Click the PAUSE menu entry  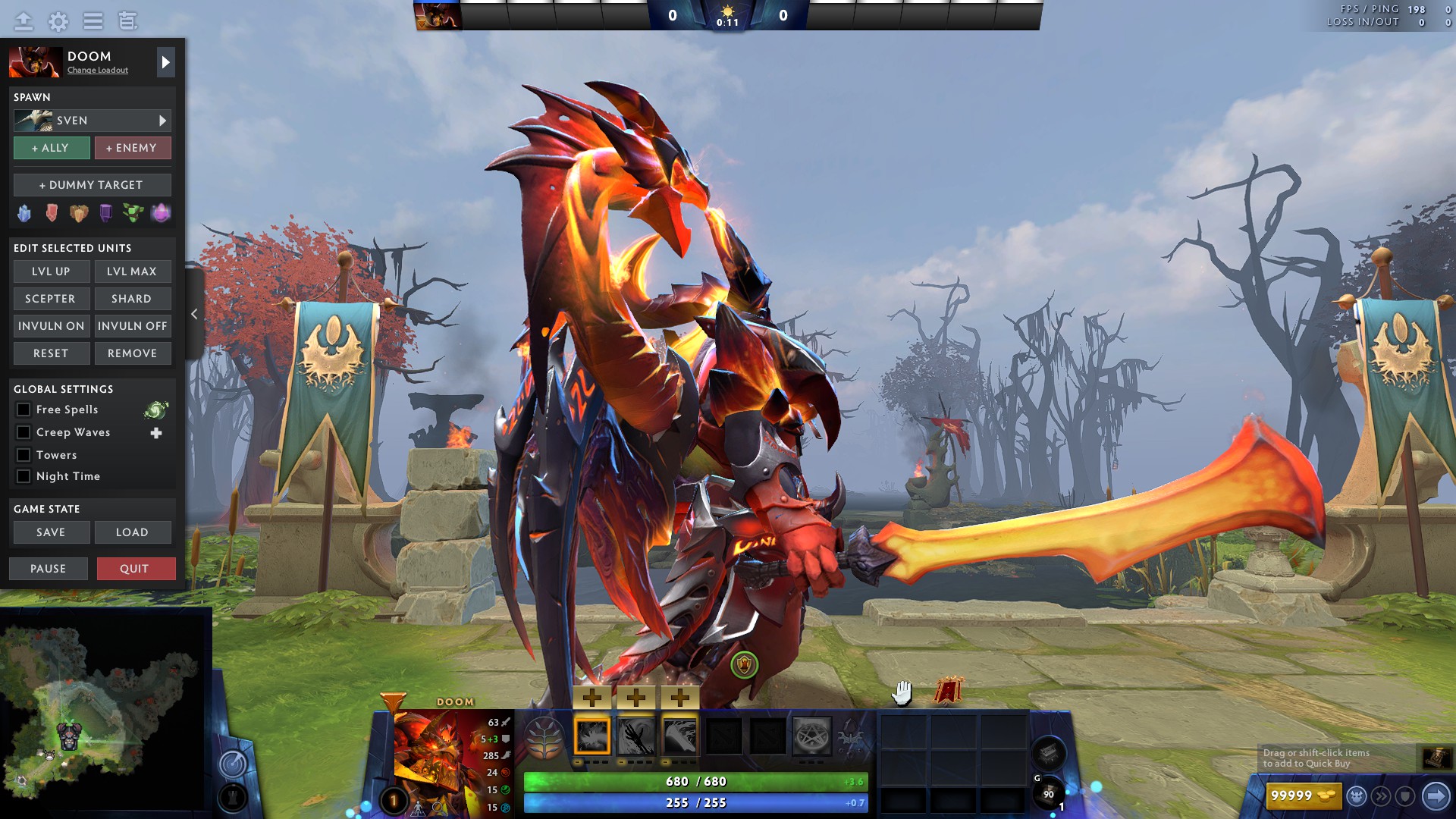point(48,568)
